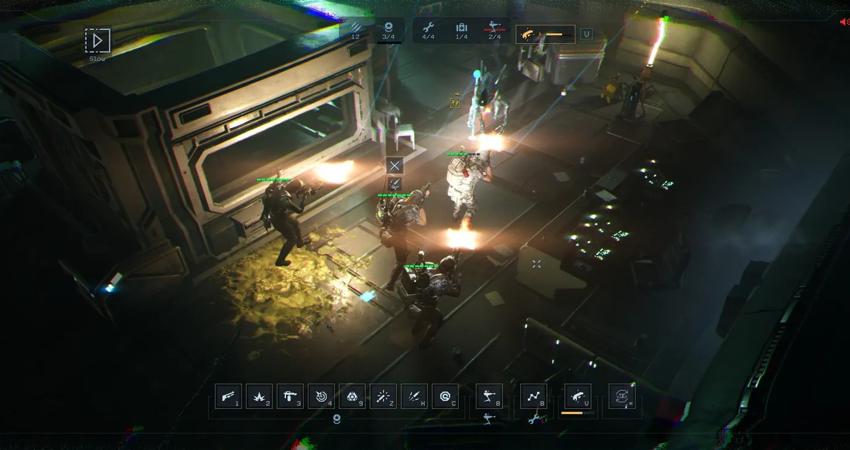The image size is (850, 450).
Task: Click the circular swap icon at hotbar end
Action: click(x=622, y=397)
